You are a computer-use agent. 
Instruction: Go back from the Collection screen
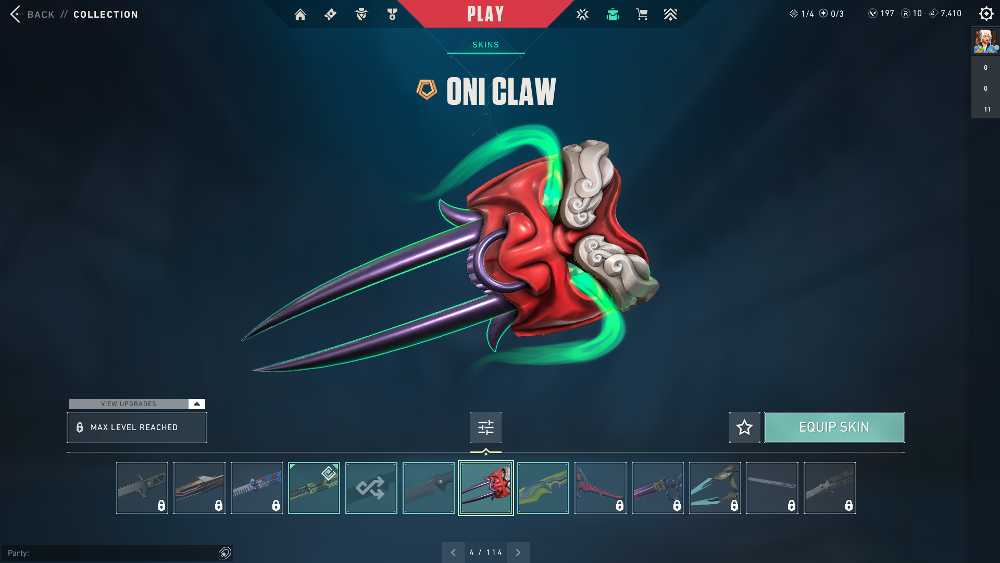(x=32, y=15)
